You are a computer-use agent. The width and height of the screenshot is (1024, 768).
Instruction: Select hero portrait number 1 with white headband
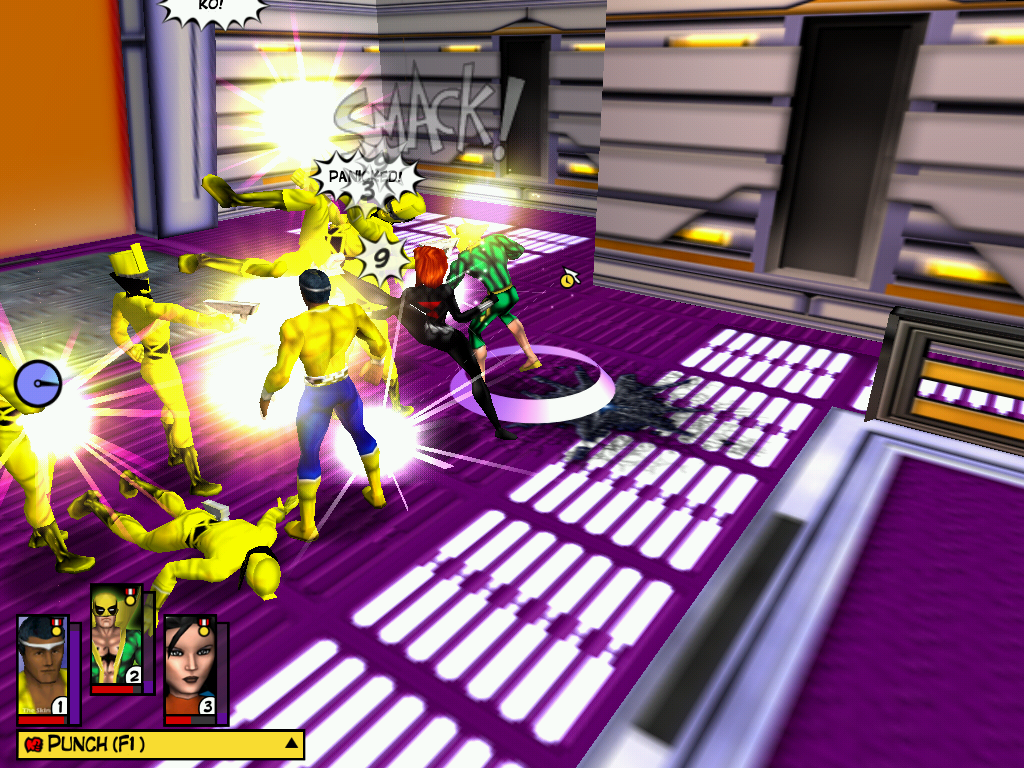[42, 666]
